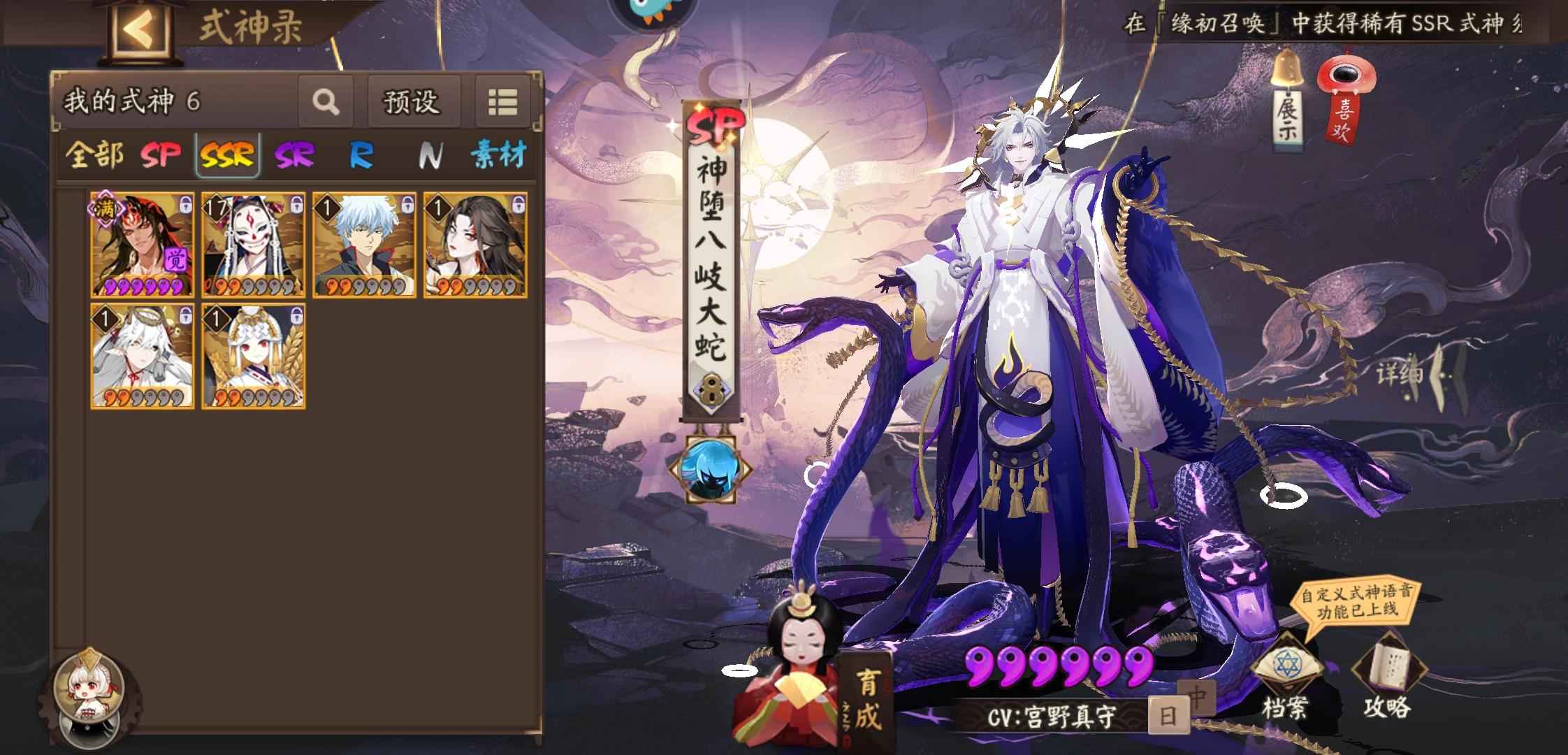Go back using the arrow button
This screenshot has width=1568, height=755.
coord(139,29)
